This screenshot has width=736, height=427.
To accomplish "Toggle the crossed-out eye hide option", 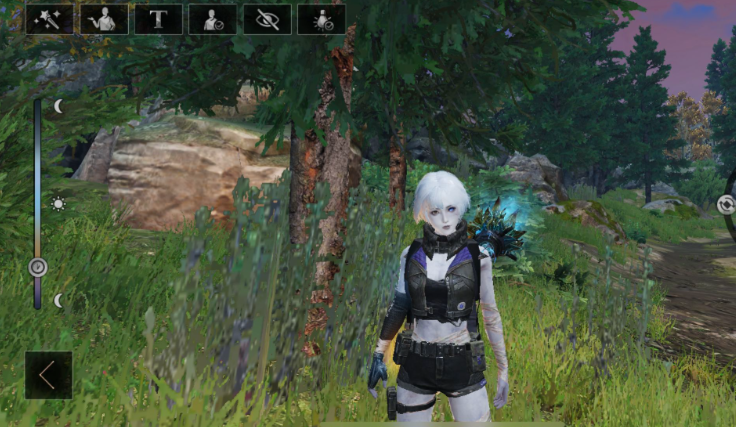I will coord(267,19).
